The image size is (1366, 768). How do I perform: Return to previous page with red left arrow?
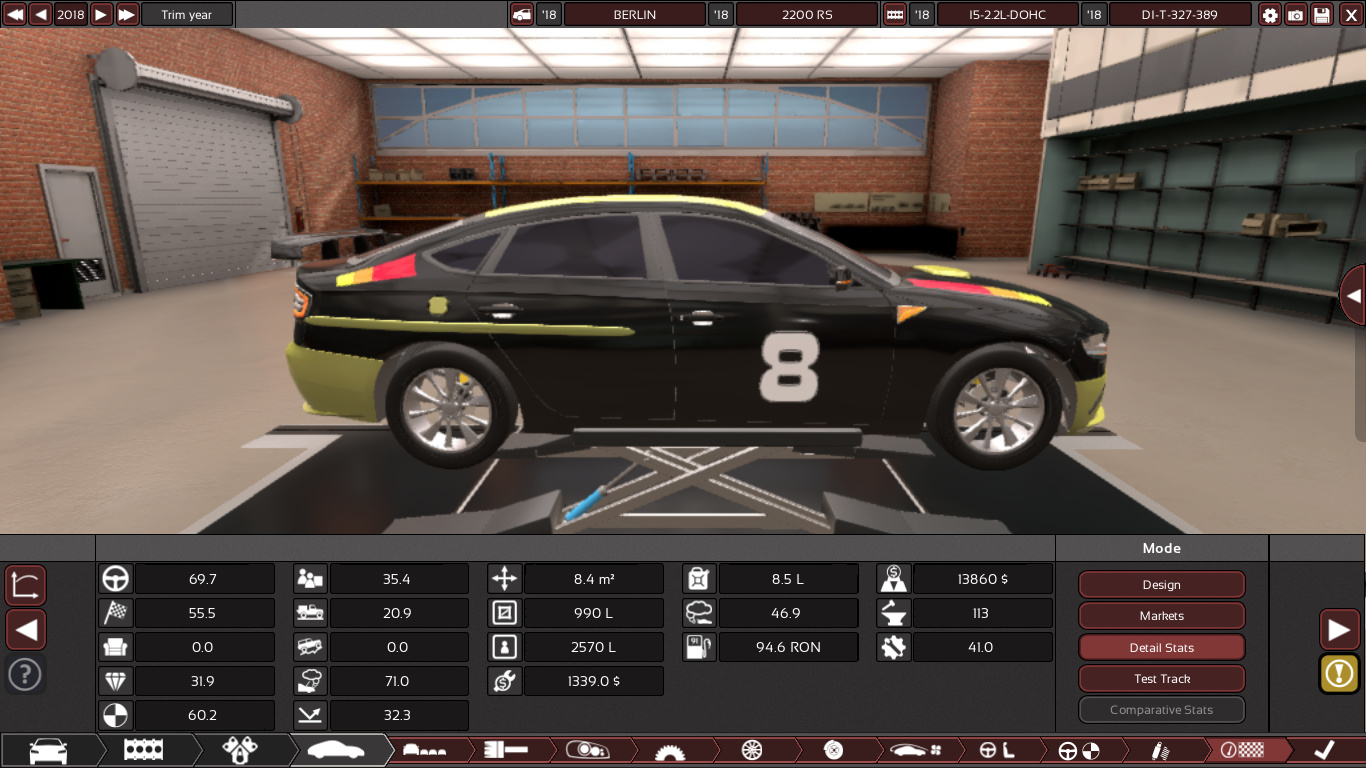pos(26,630)
